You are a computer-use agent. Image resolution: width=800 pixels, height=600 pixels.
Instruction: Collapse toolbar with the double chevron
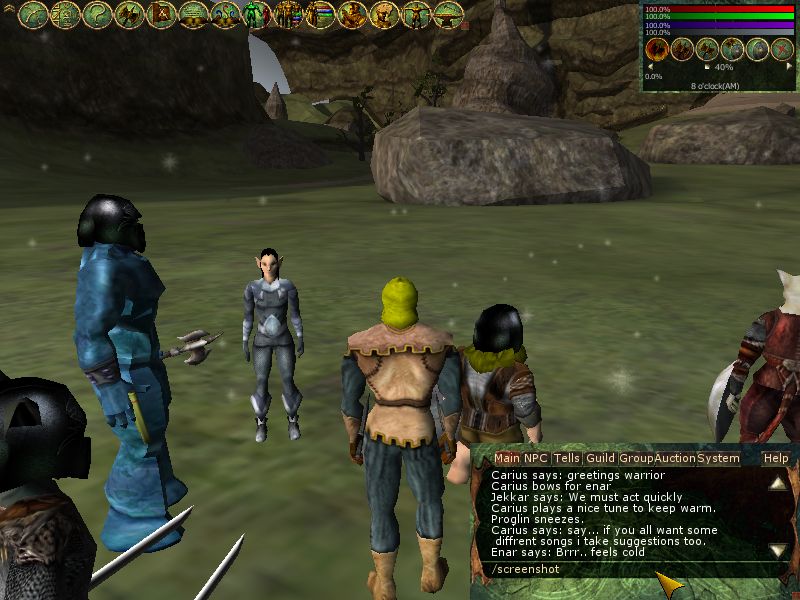coord(9,9)
